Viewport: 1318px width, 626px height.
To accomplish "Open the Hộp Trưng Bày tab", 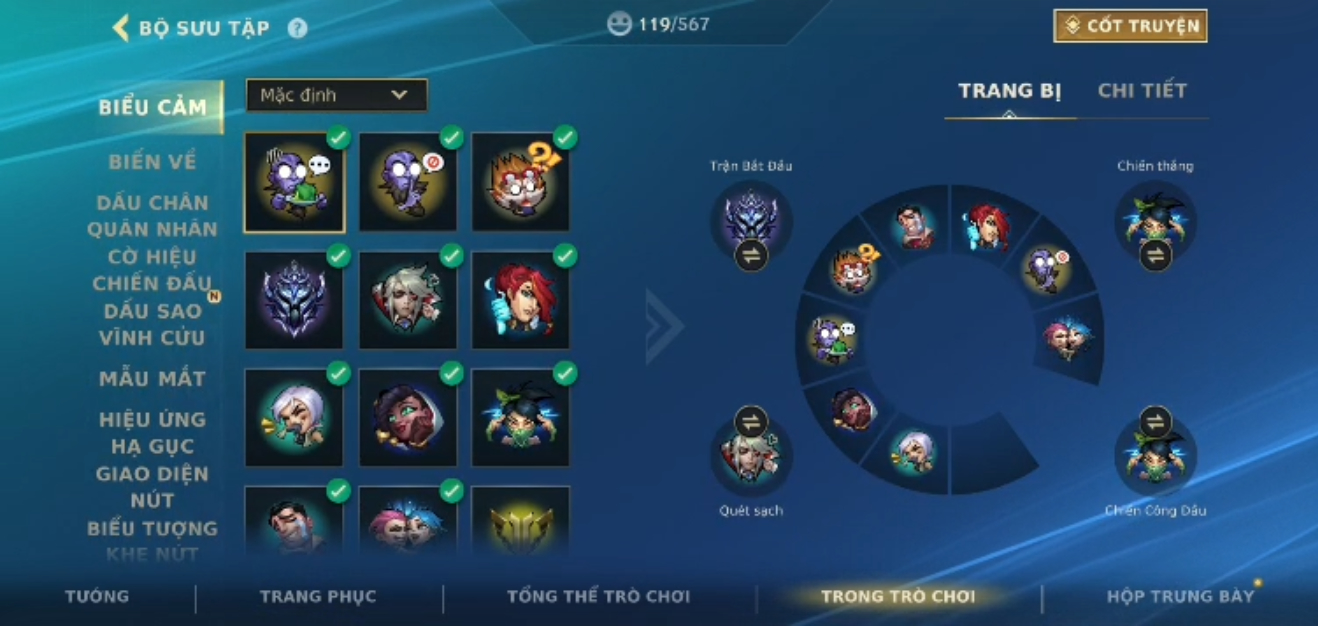I will coord(1180,597).
